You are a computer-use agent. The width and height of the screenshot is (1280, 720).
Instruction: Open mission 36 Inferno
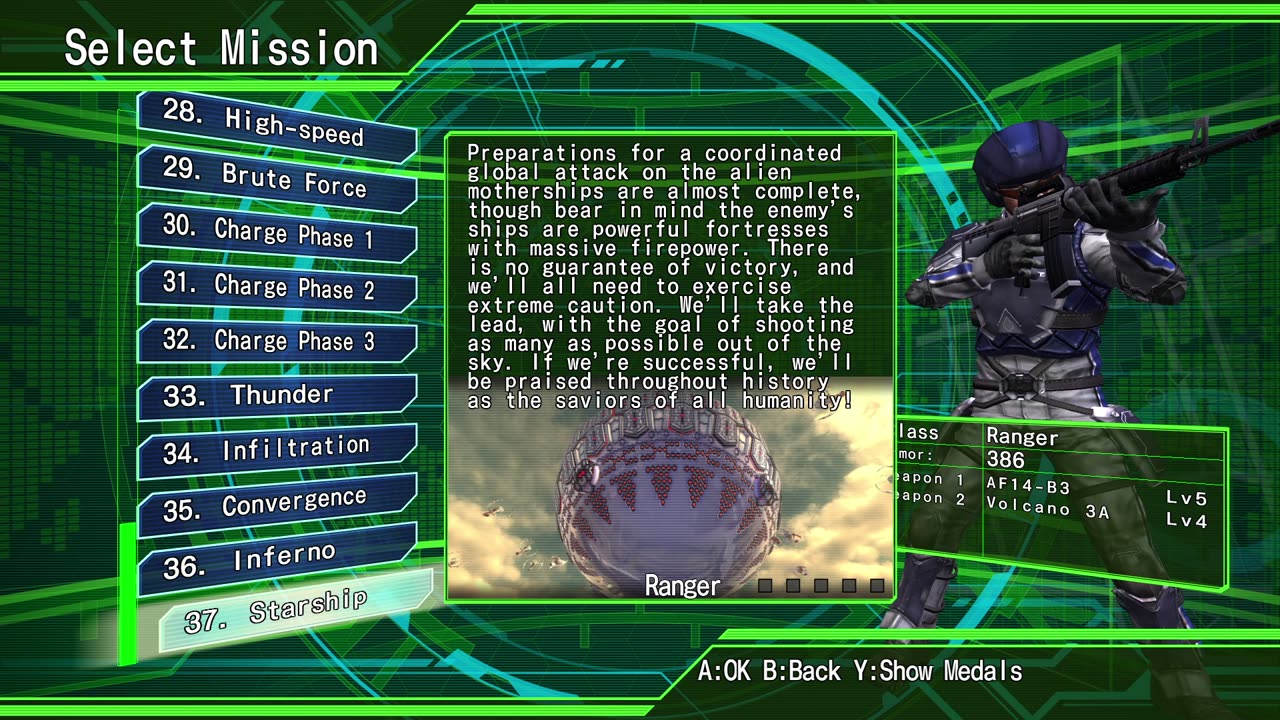point(276,559)
